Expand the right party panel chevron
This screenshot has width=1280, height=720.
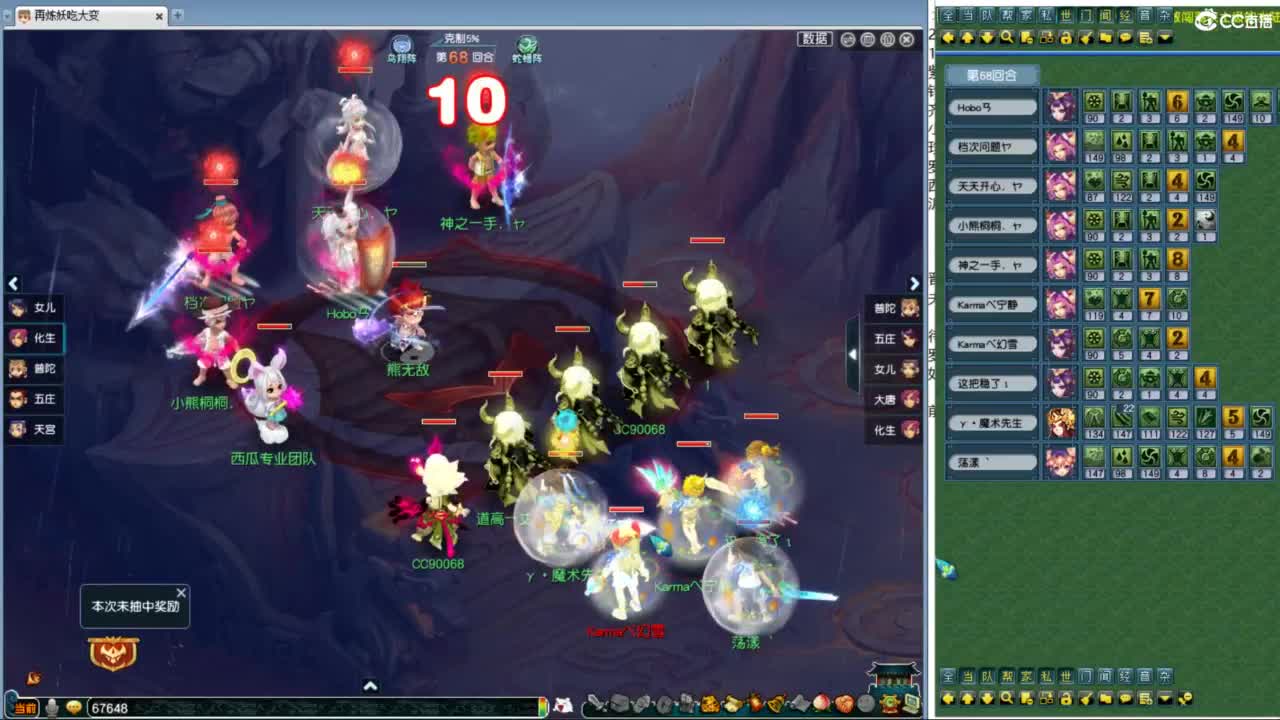pos(914,284)
